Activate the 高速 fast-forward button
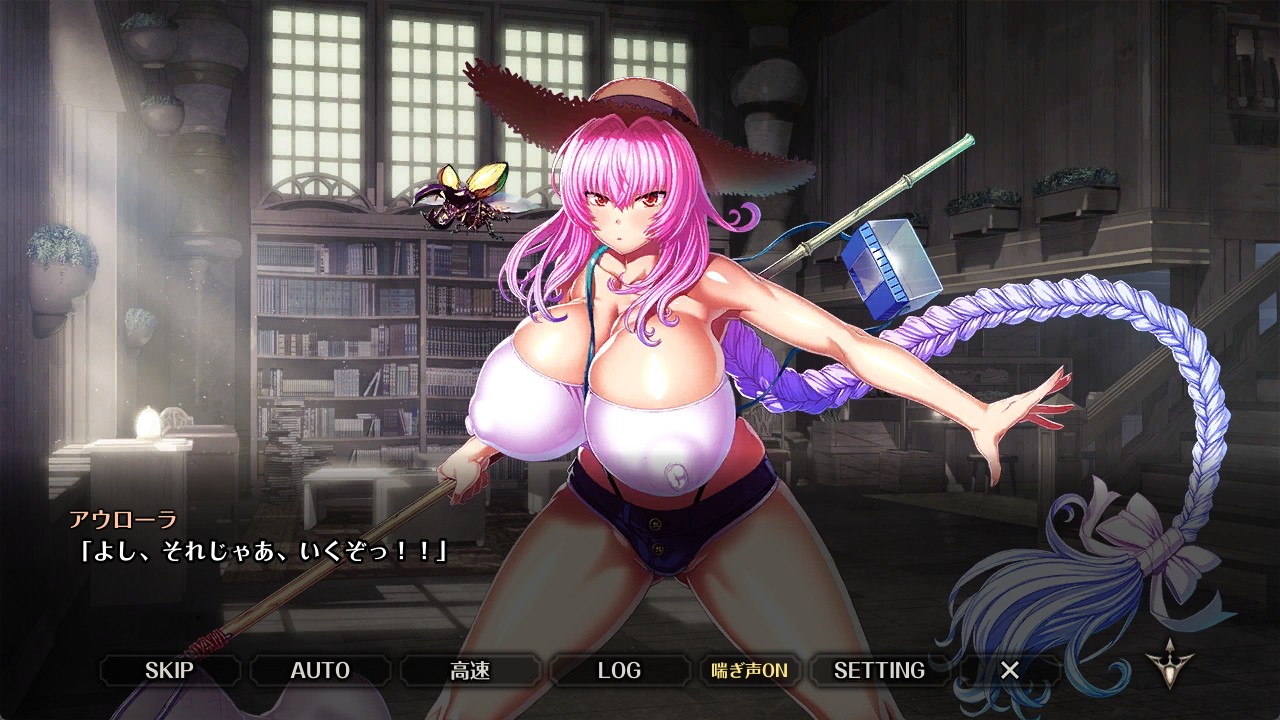Image resolution: width=1280 pixels, height=720 pixels. 470,670
